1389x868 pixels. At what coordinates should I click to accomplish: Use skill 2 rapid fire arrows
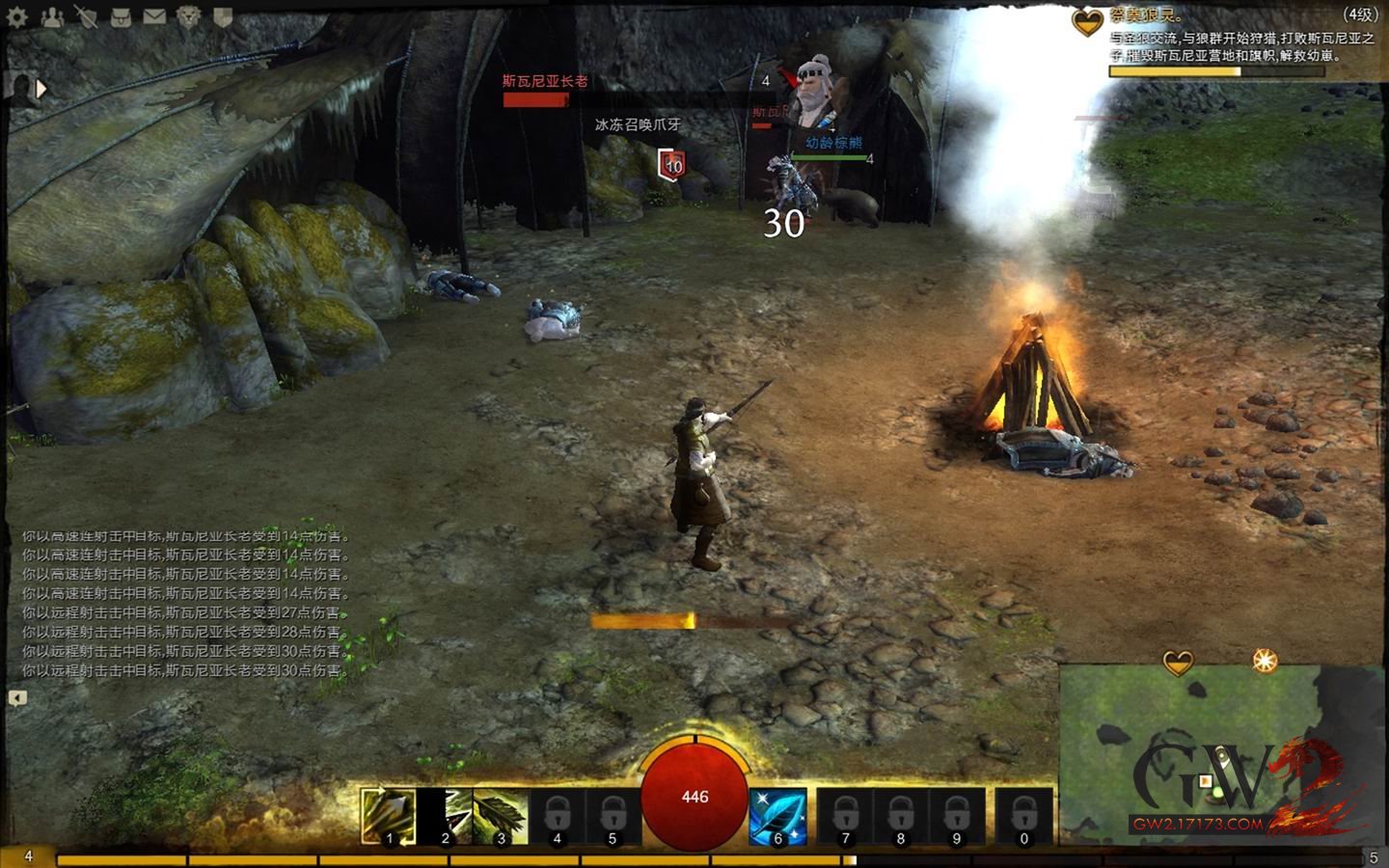[x=445, y=816]
